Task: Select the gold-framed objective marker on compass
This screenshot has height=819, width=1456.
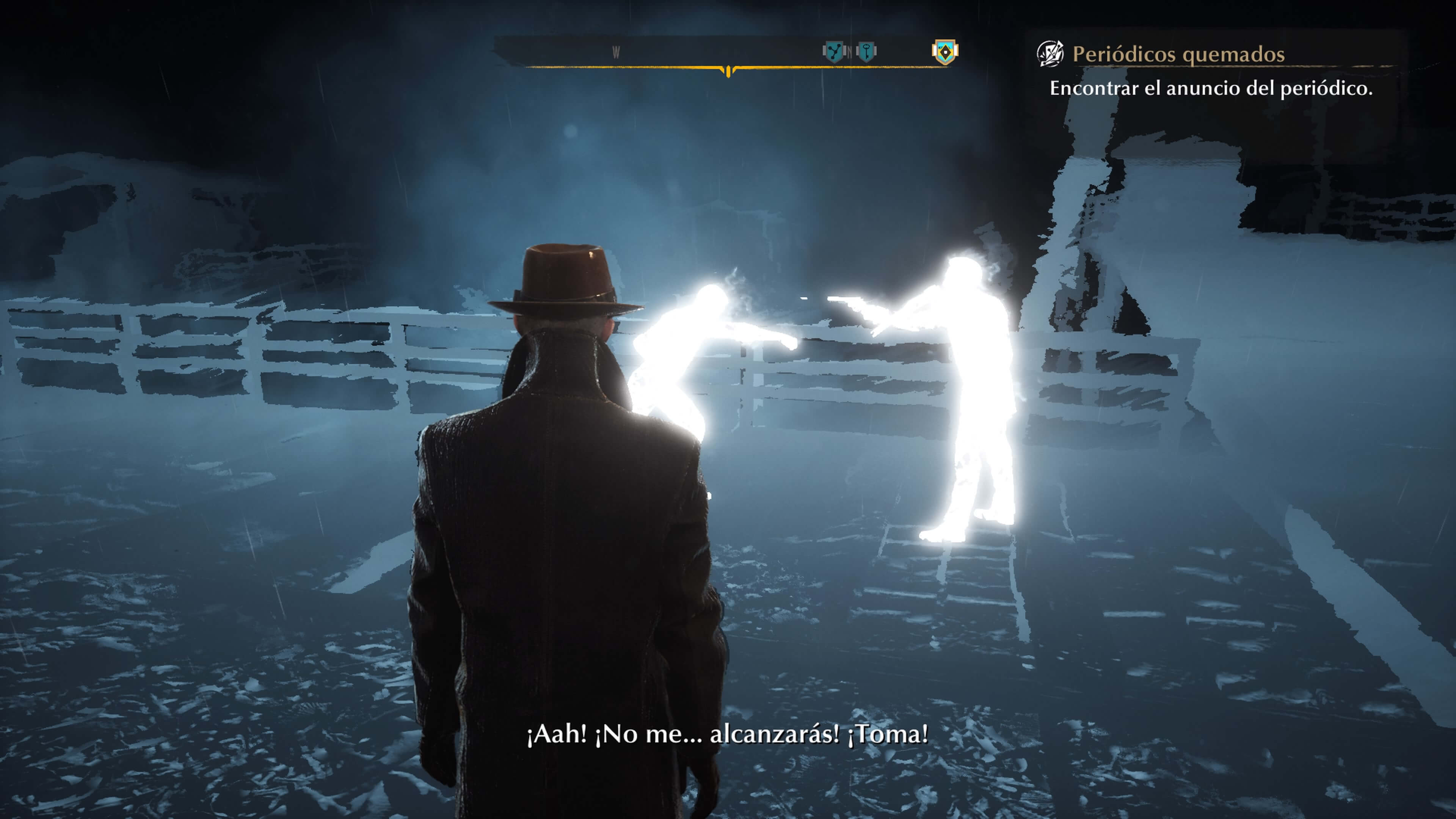Action: (x=945, y=52)
